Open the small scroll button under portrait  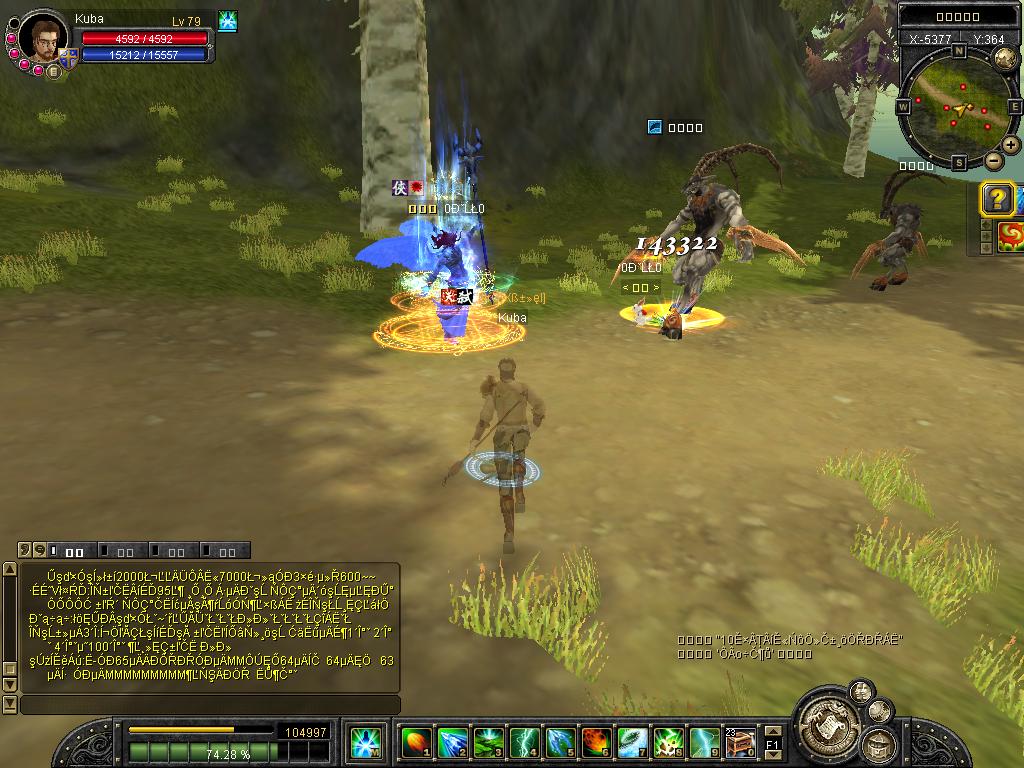(x=54, y=71)
